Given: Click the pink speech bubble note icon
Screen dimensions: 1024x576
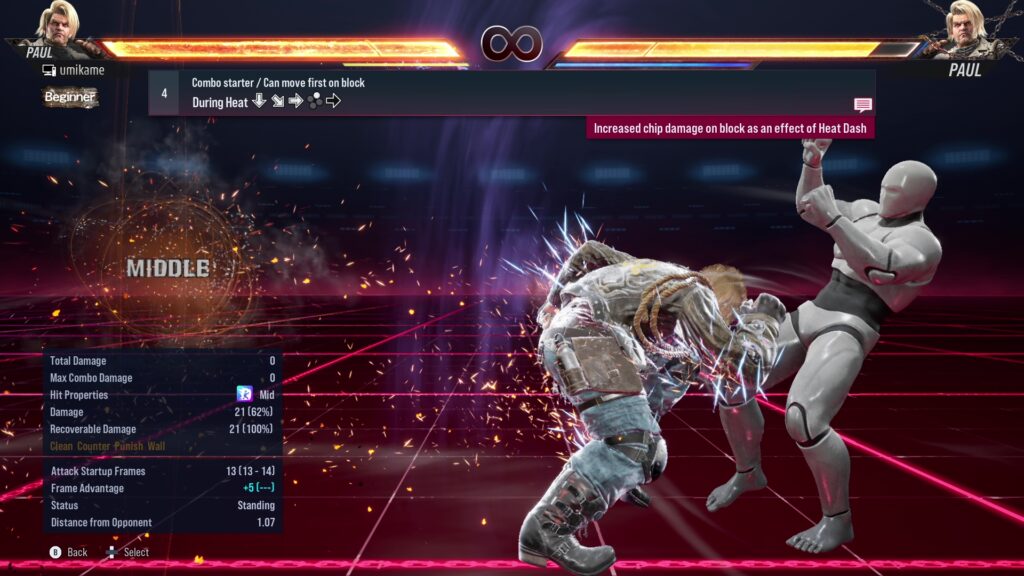Looking at the screenshot, I should (x=862, y=104).
